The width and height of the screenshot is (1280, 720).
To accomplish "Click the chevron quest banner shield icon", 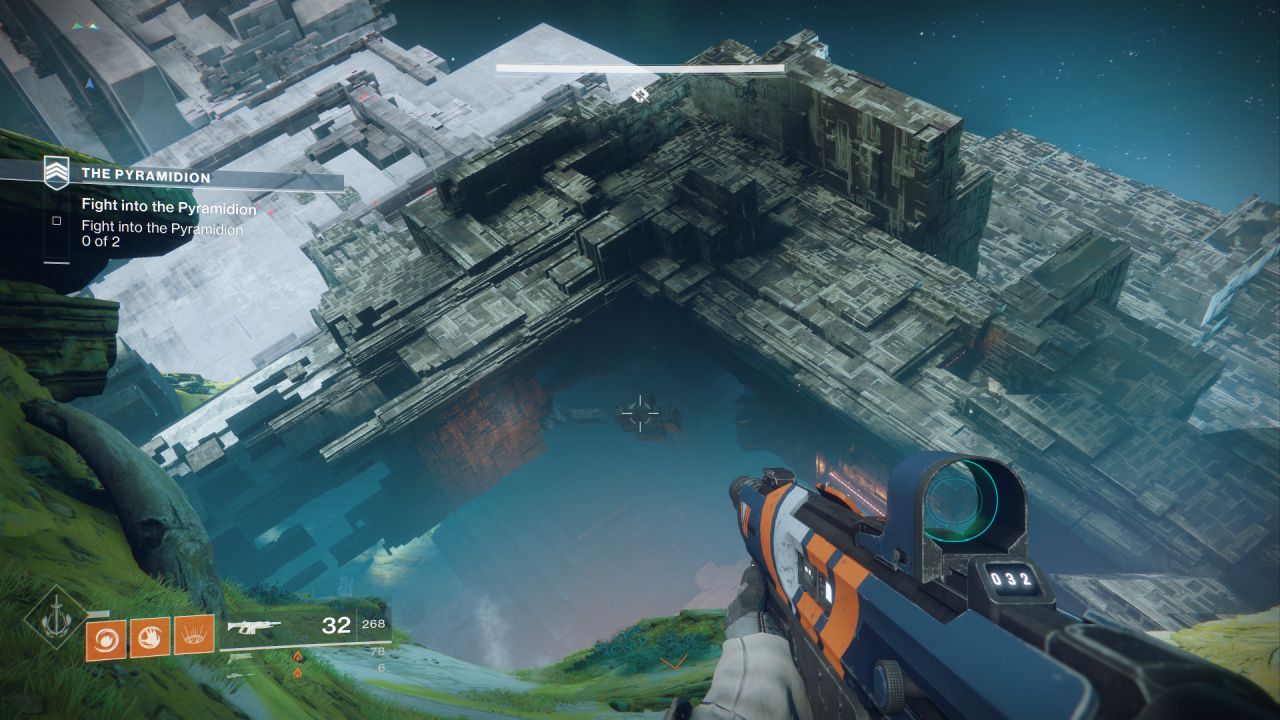I will 56,172.
